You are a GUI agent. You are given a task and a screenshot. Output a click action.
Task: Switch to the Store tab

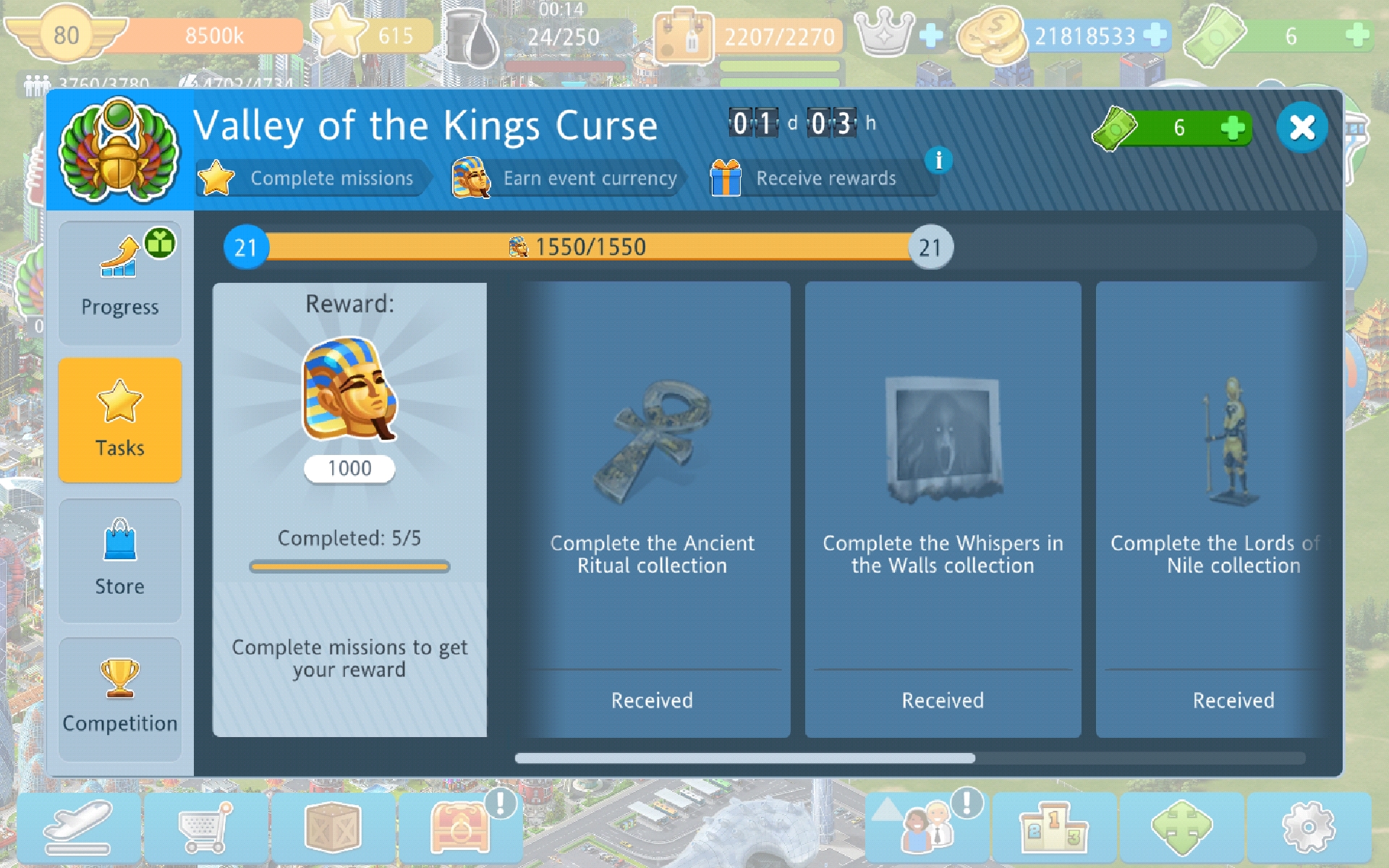[x=120, y=560]
